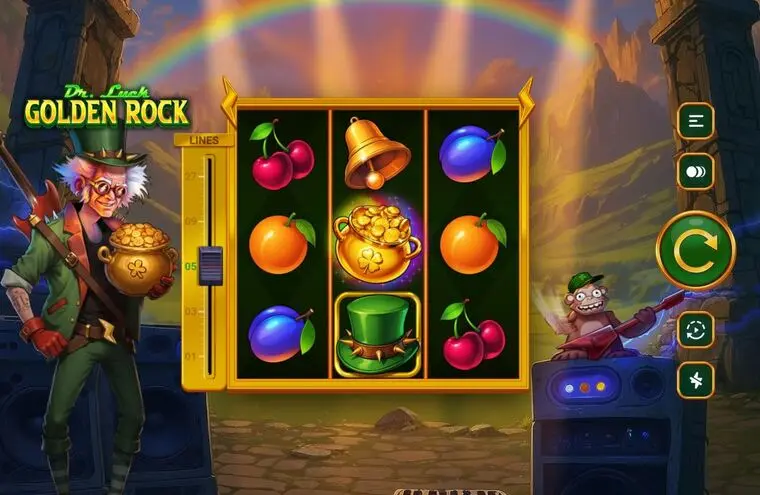Set lines to 27 on the slider
This screenshot has width=760, height=495.
[210, 175]
